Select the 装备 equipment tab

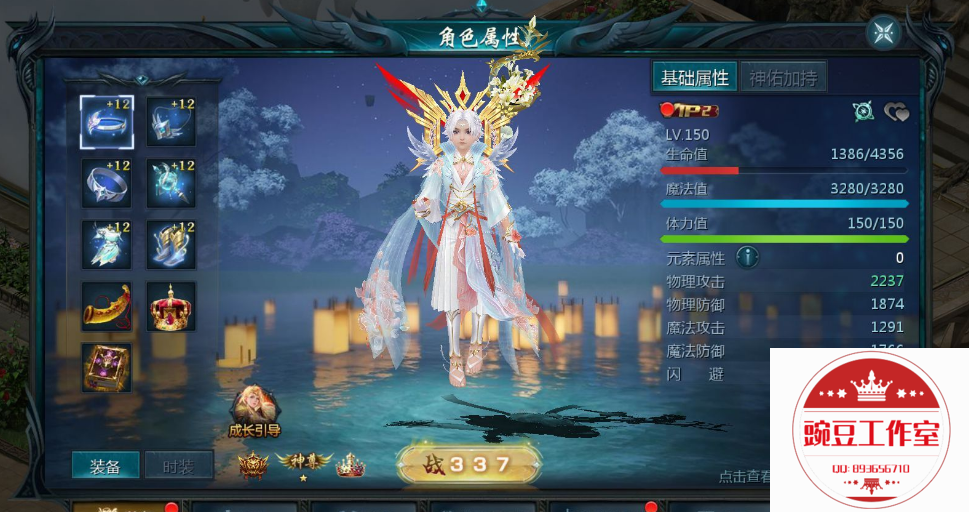105,466
